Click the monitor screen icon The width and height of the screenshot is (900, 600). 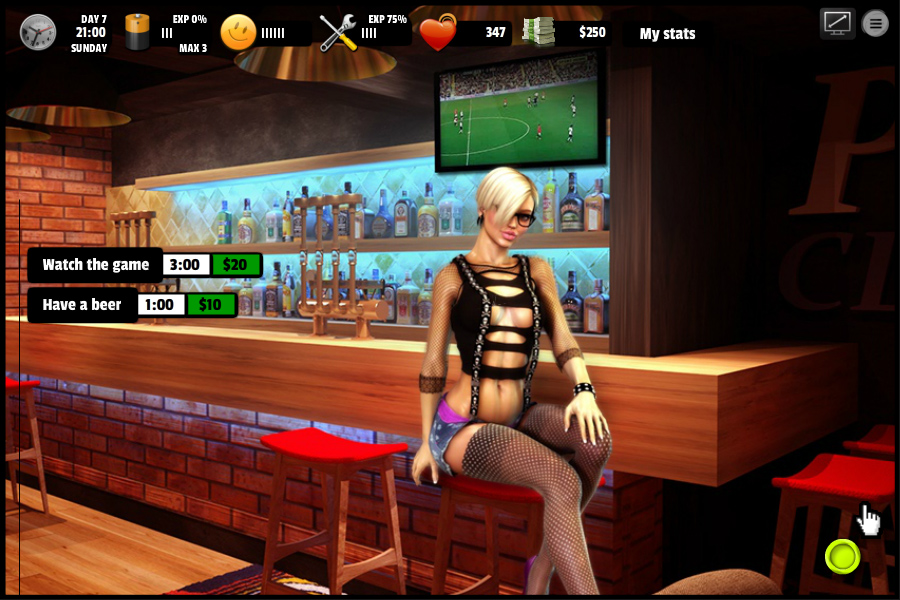(x=837, y=23)
